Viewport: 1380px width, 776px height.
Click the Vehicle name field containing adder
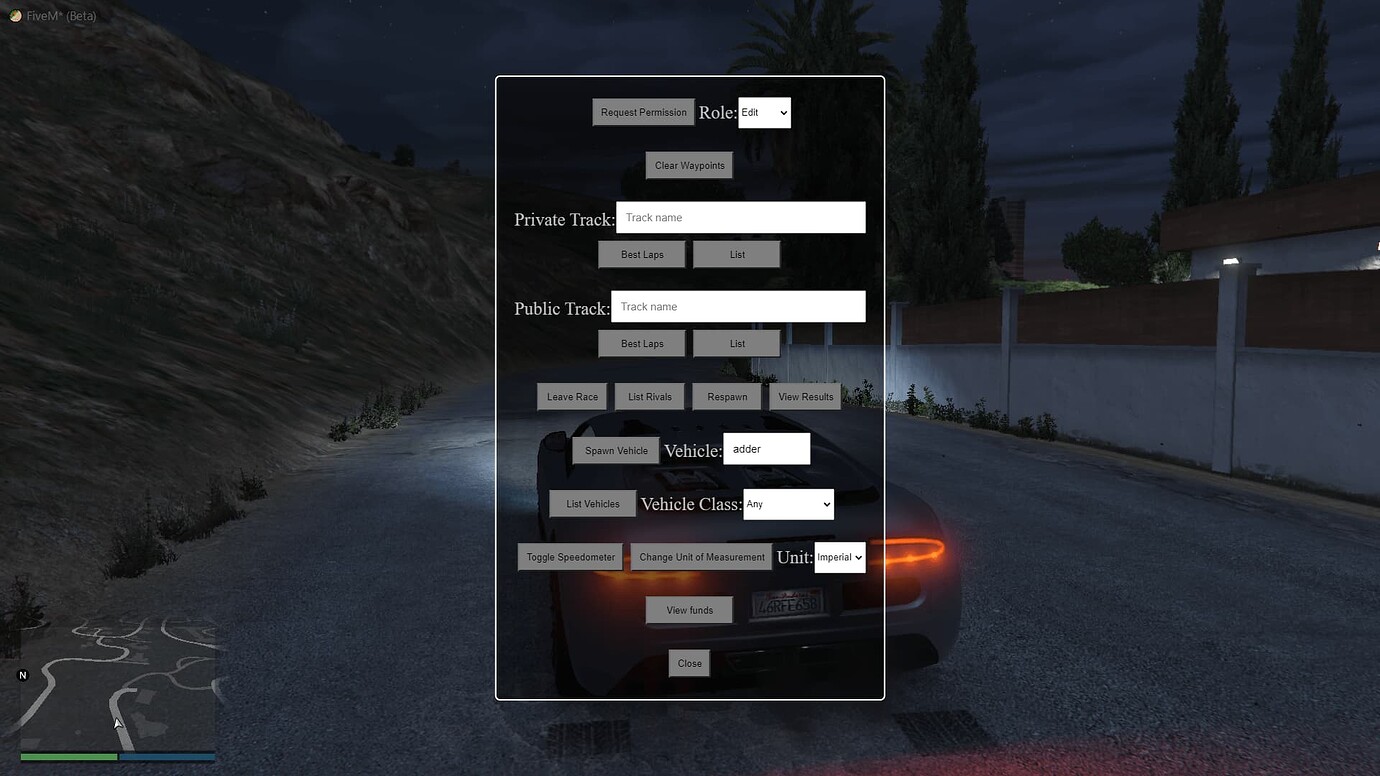767,448
